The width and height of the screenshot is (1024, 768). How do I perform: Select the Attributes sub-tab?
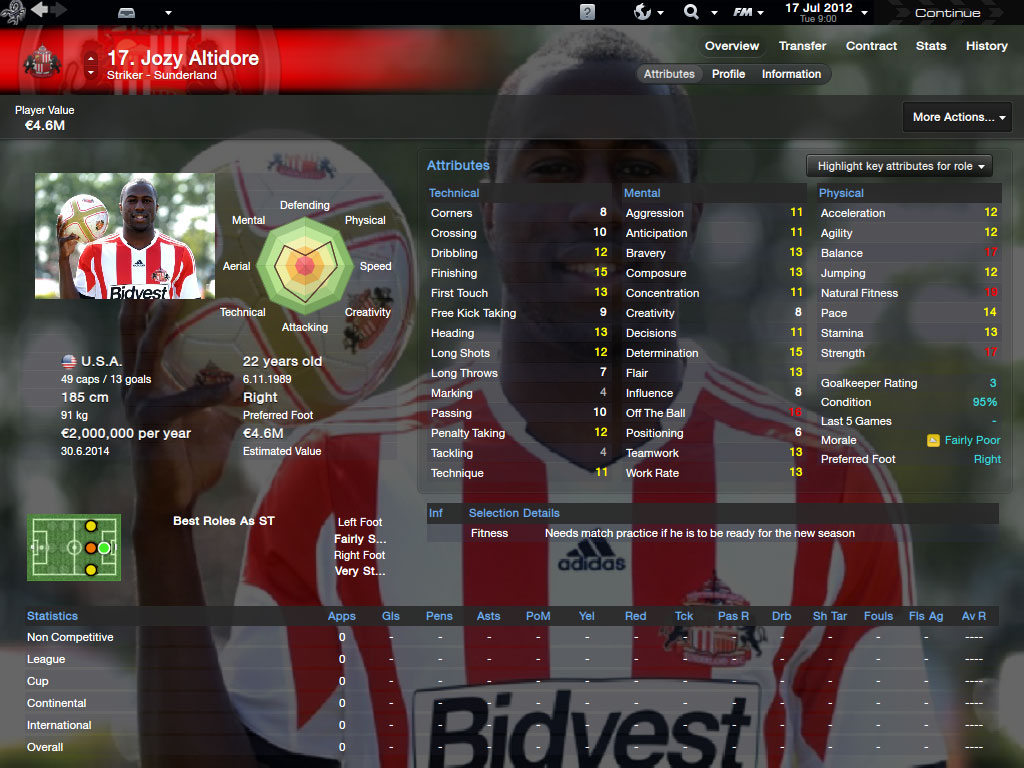669,74
